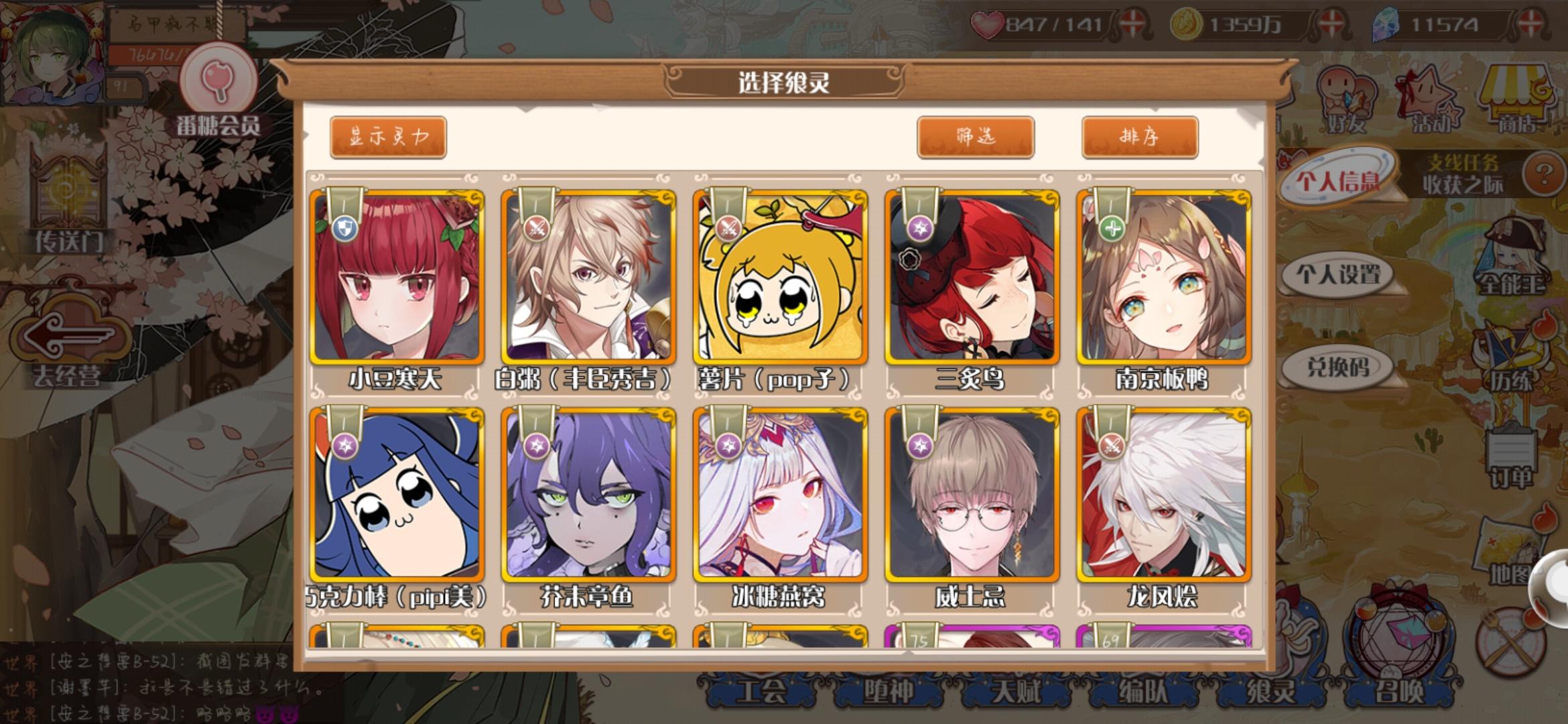Viewport: 1568px width, 724px height.
Task: Open the 好友 friends icon
Action: click(x=1347, y=94)
